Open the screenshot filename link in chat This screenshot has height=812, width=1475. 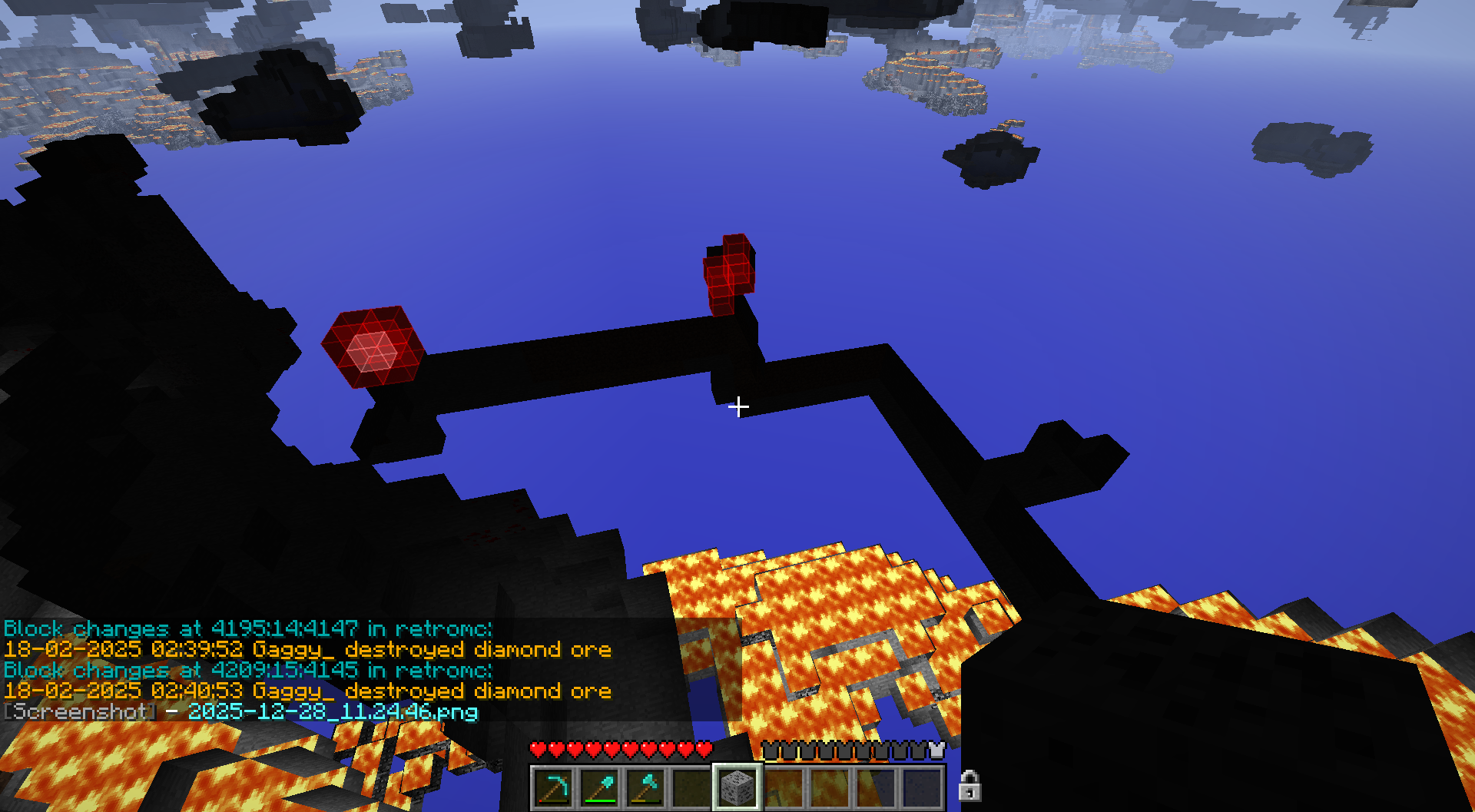[333, 712]
